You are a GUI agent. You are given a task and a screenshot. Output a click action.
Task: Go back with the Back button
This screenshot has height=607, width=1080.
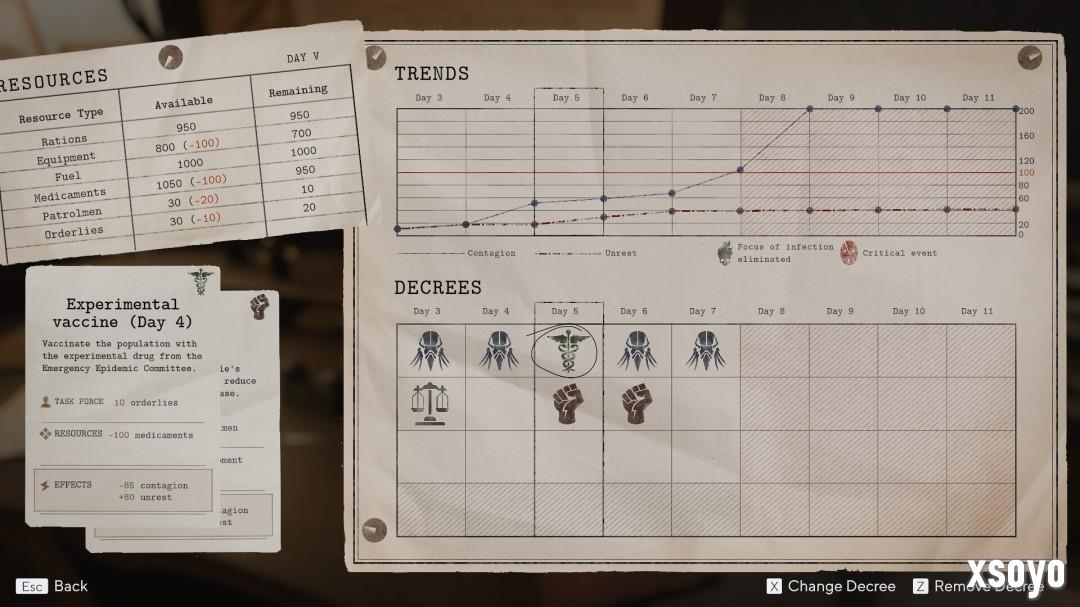[x=53, y=586]
